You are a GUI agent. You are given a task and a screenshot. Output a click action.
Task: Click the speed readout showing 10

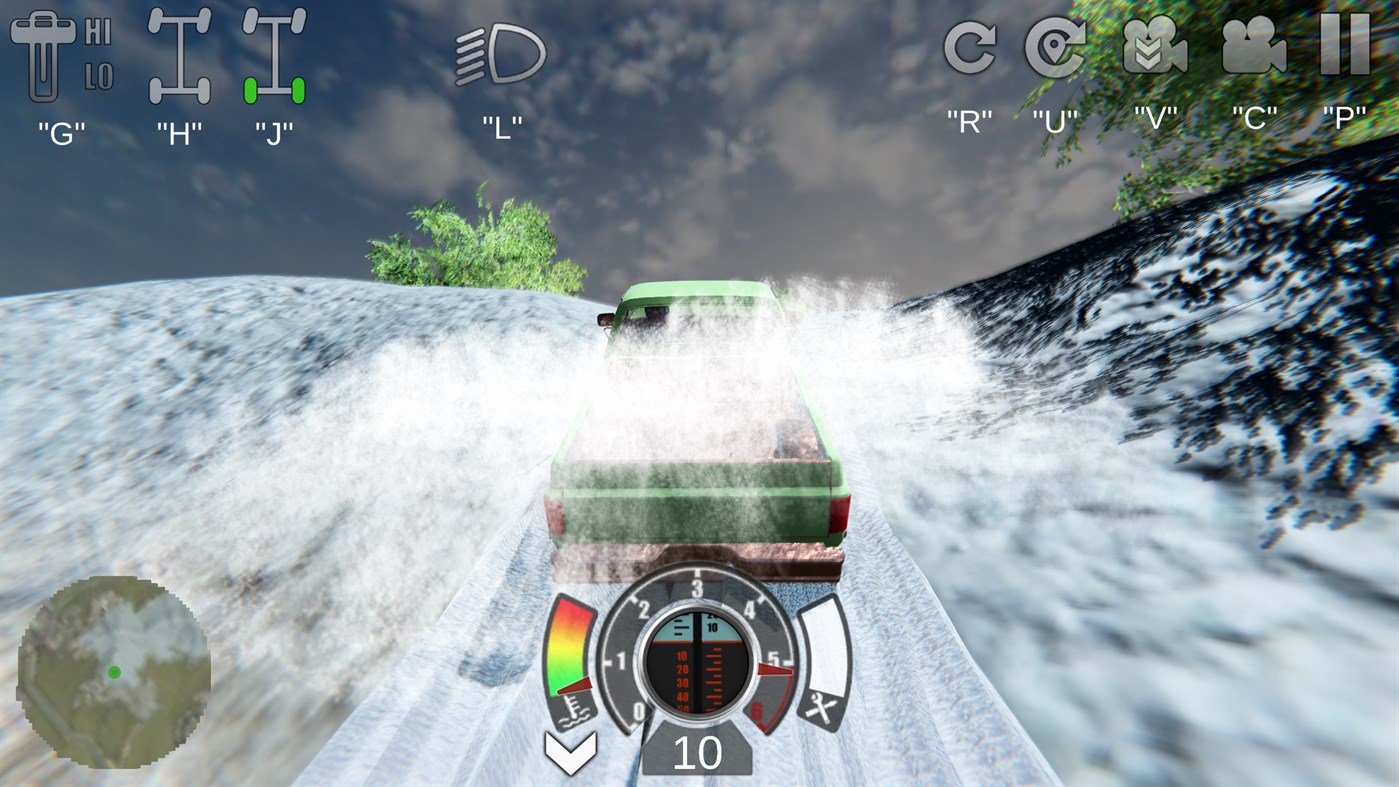700,752
